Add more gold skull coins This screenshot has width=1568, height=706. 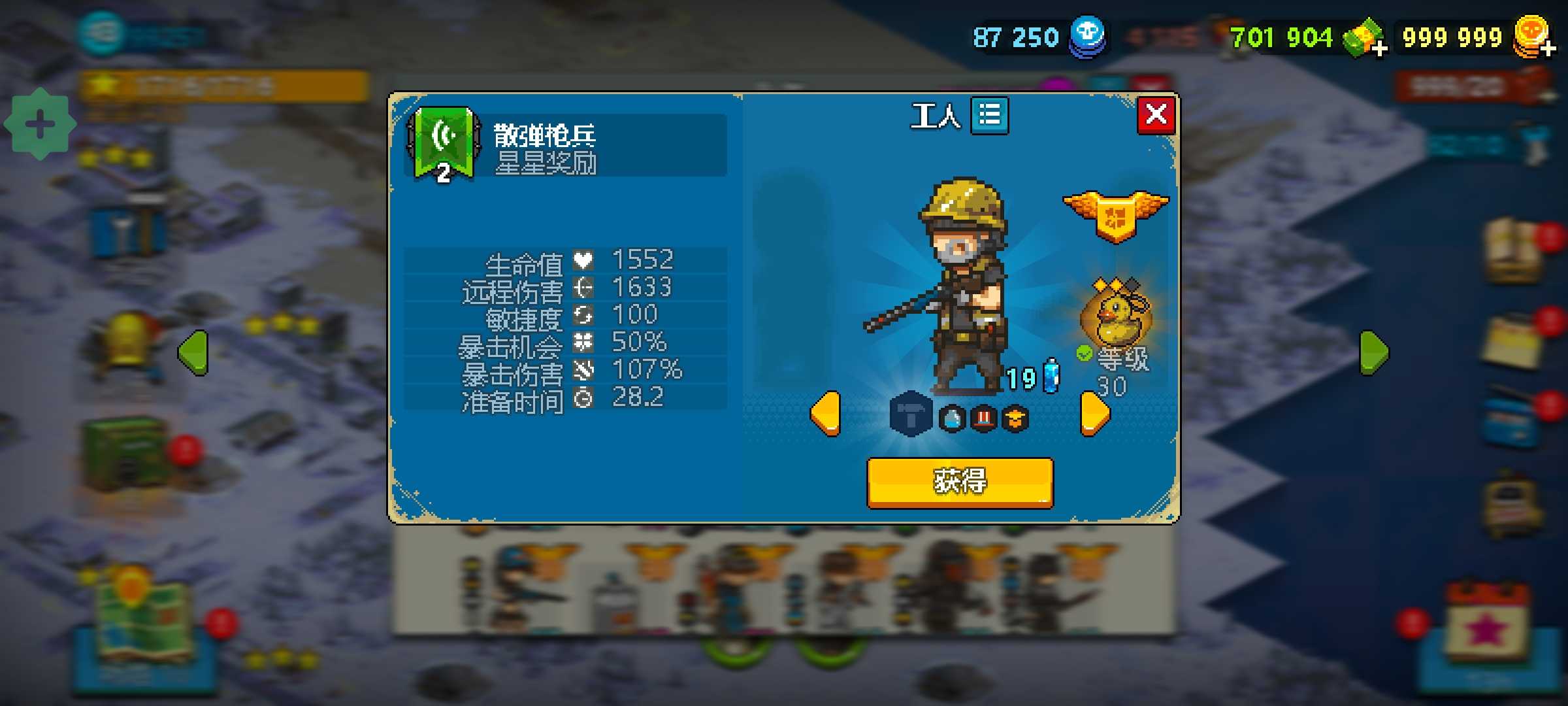tap(1548, 48)
